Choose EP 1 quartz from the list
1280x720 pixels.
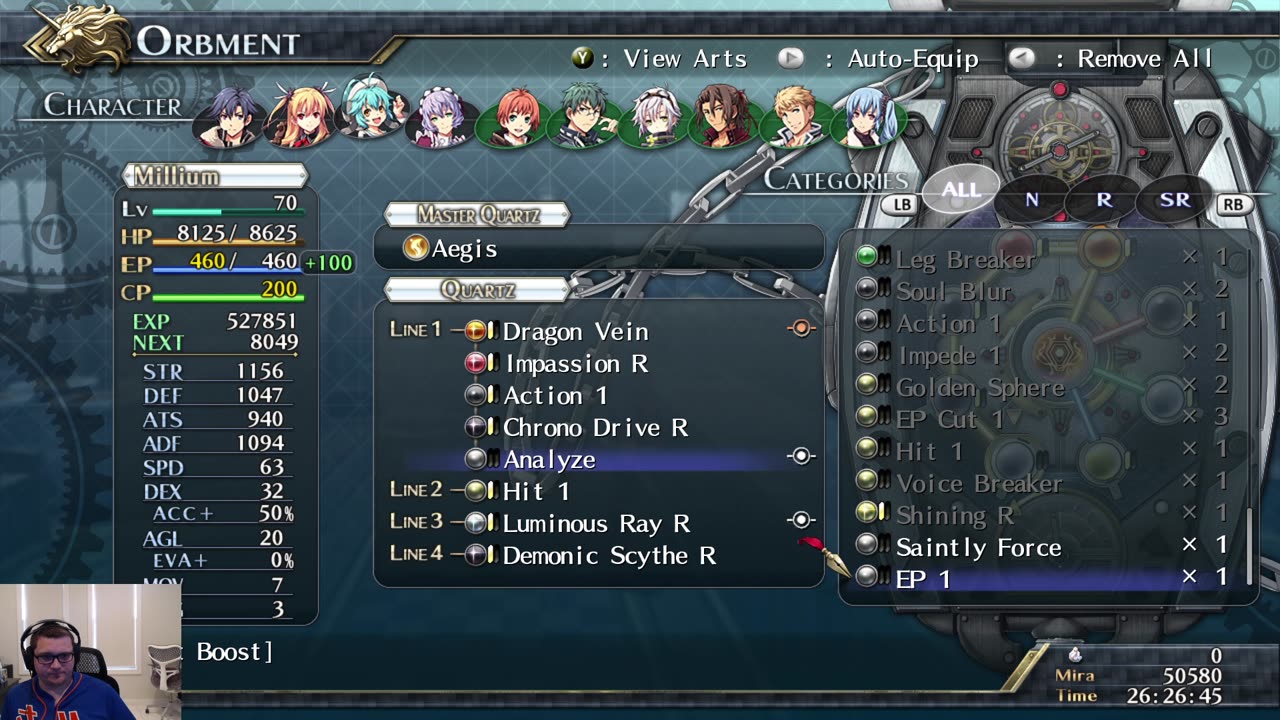(x=923, y=579)
